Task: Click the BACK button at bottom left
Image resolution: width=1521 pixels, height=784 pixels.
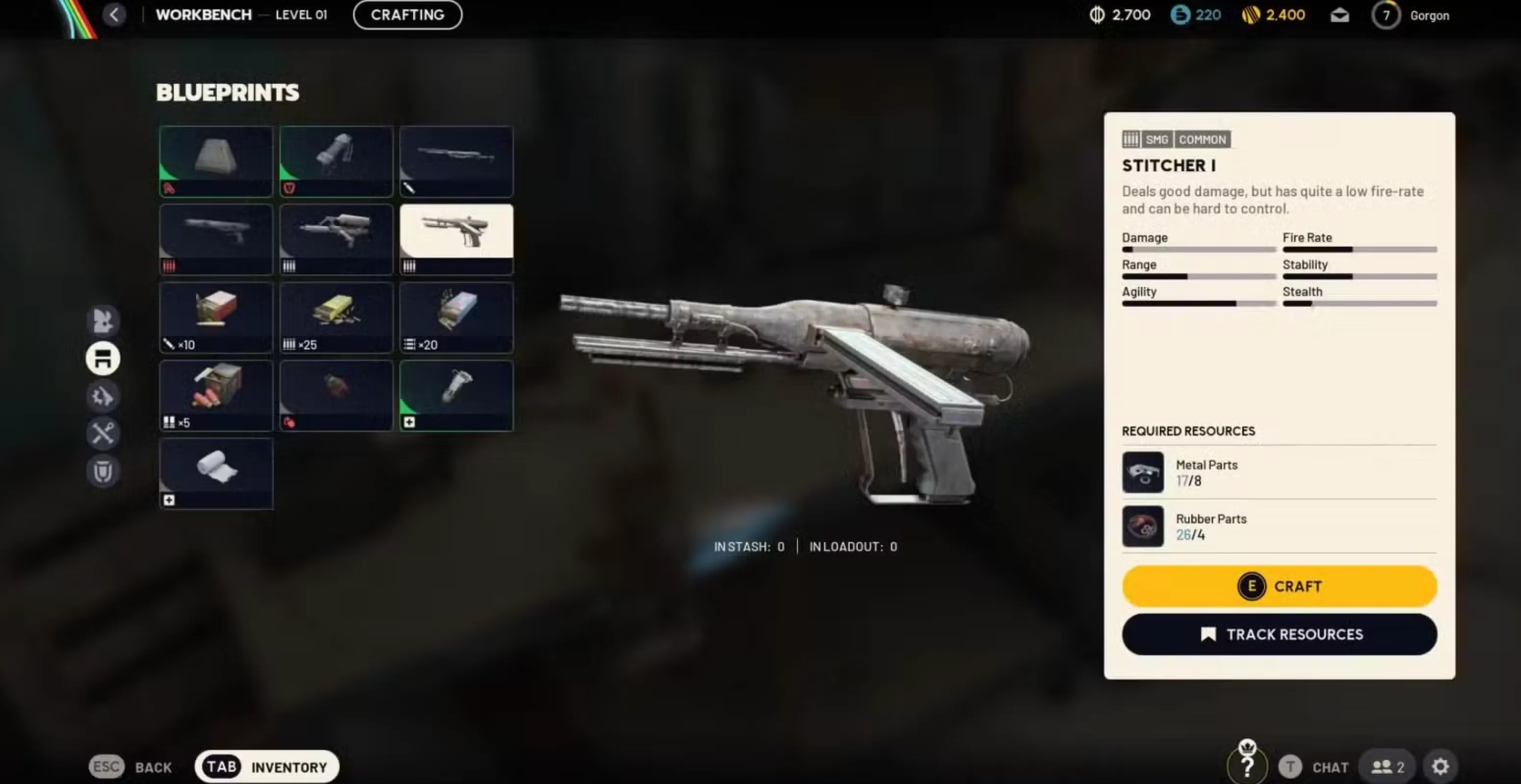Action: [133, 766]
